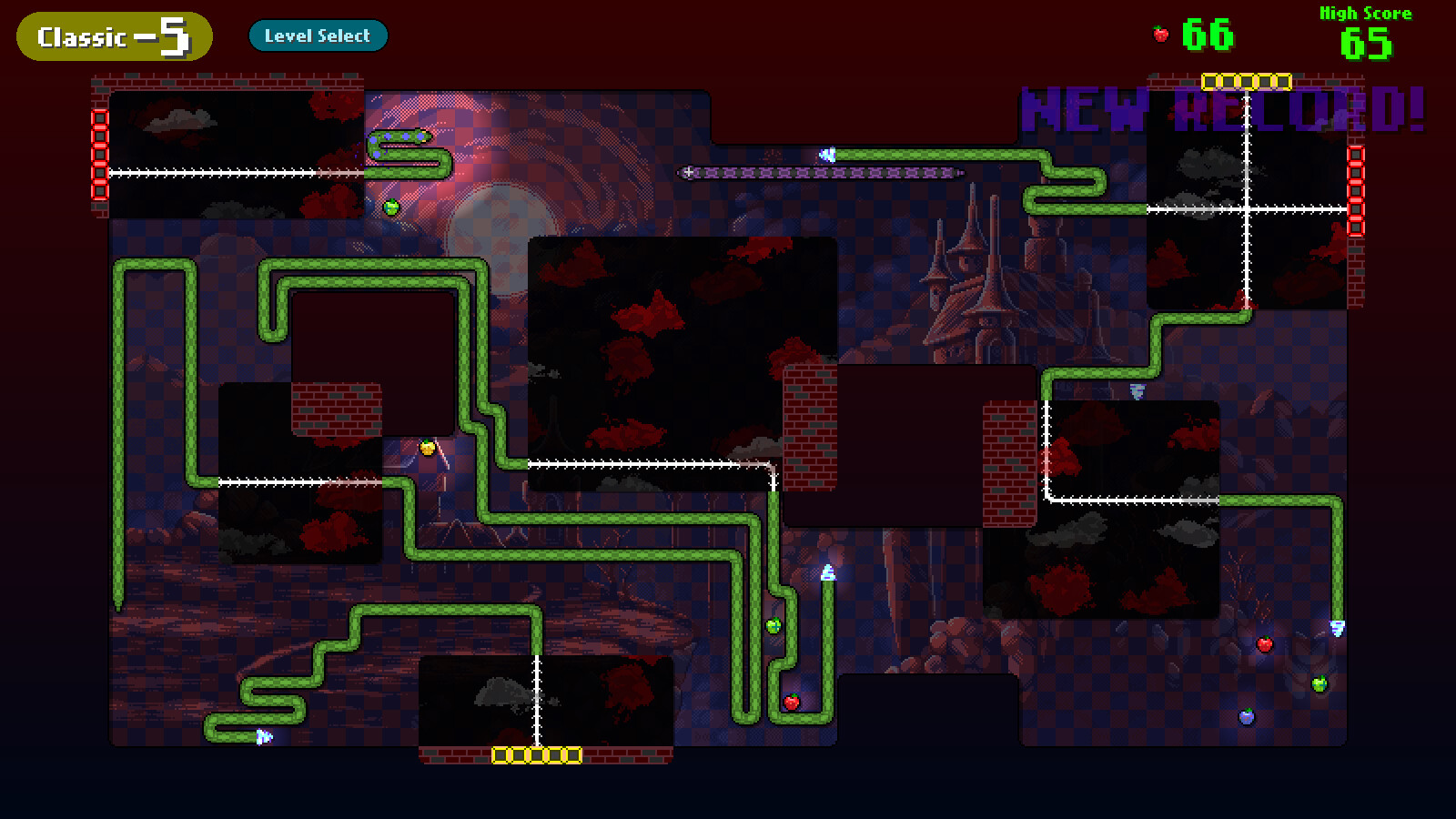Select the green apple near the right edge
This screenshot has height=819, width=1456.
pos(1319,682)
